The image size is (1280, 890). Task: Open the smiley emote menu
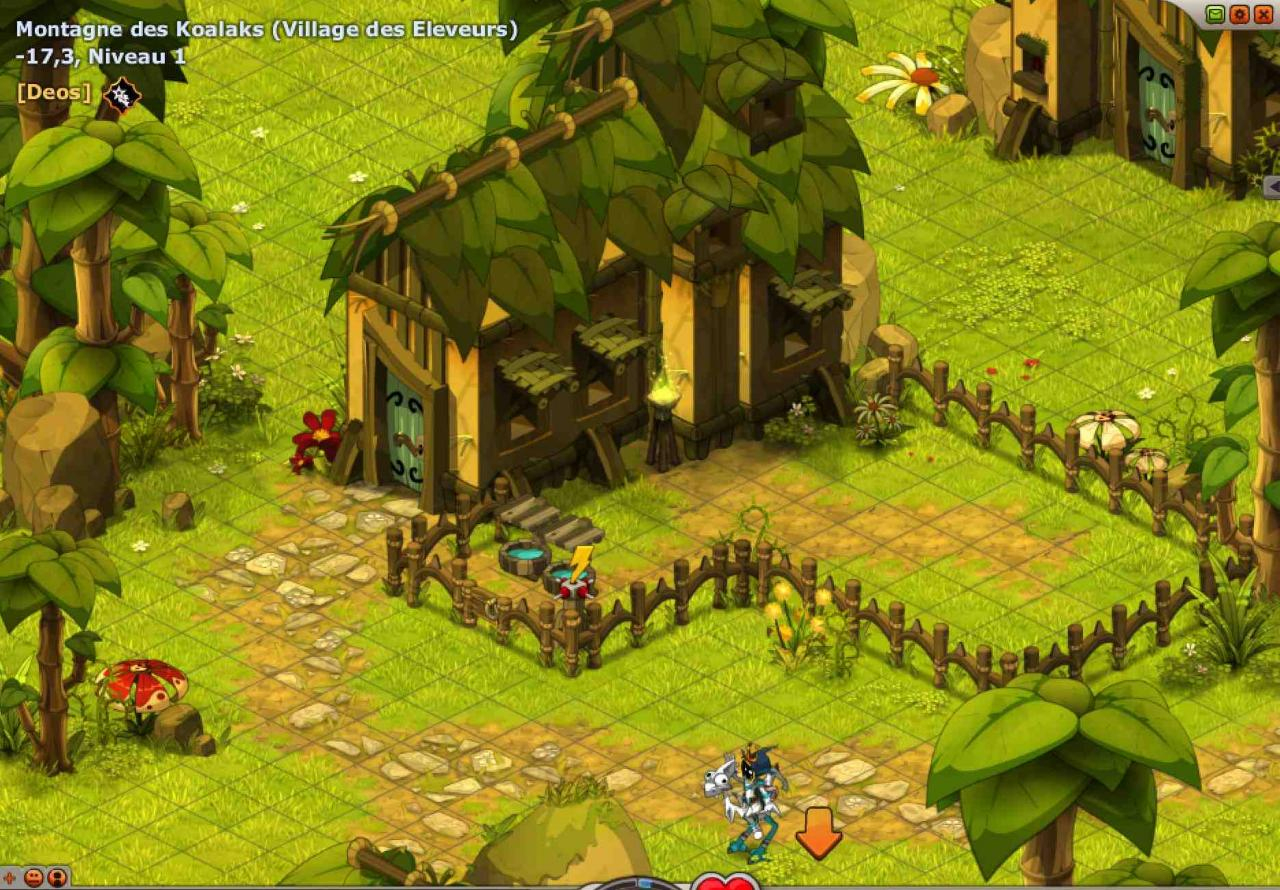click(34, 878)
